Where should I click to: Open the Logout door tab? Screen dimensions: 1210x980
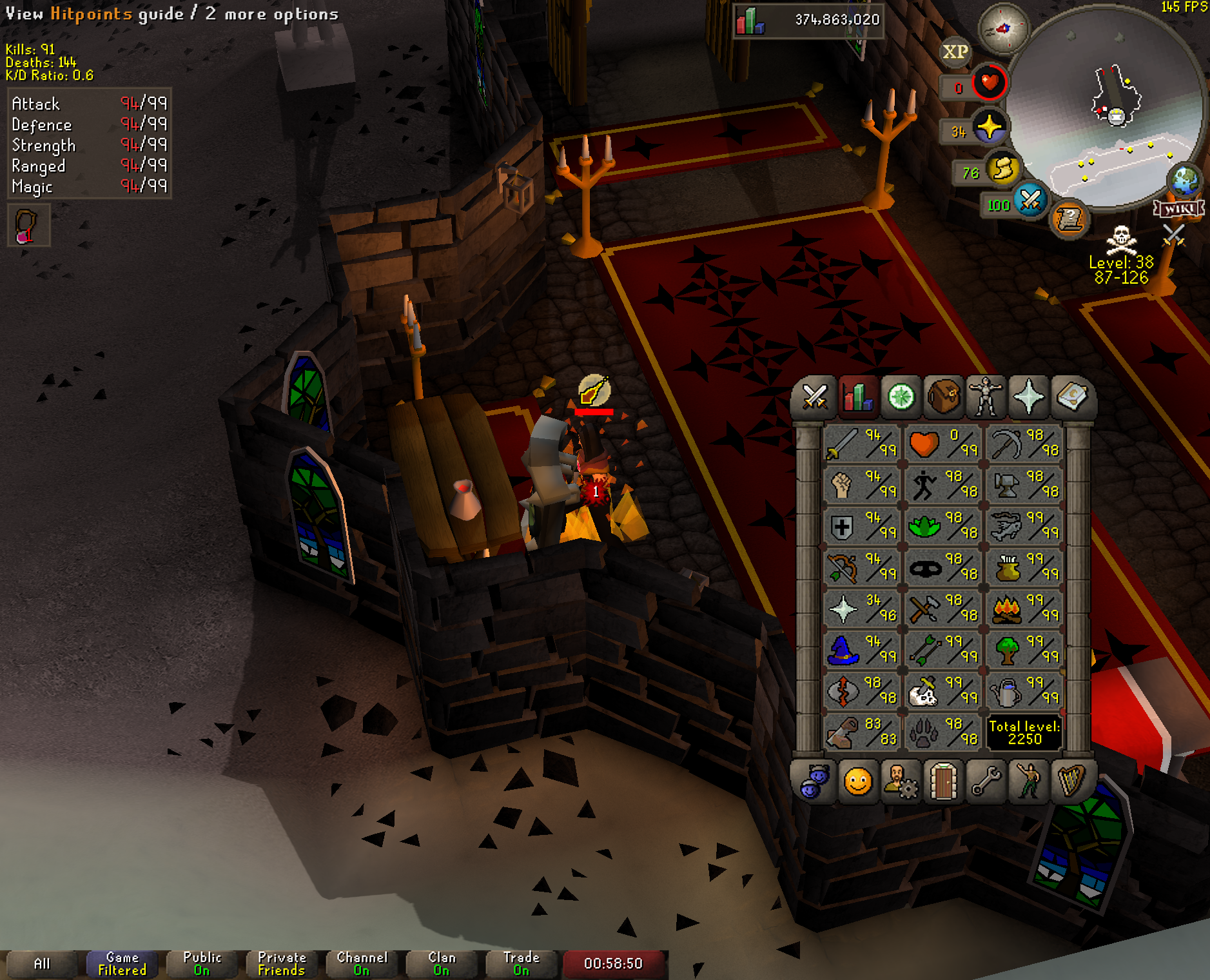943,782
